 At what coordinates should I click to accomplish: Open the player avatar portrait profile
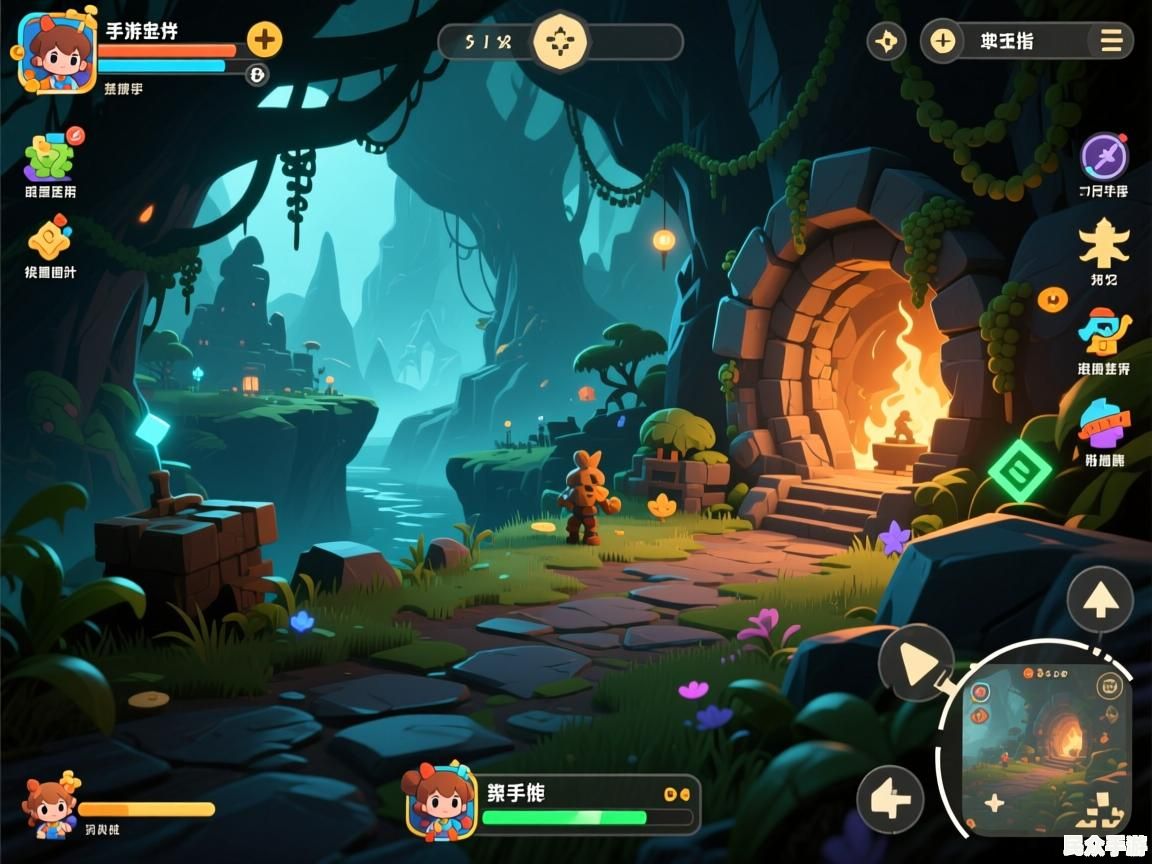coord(57,52)
